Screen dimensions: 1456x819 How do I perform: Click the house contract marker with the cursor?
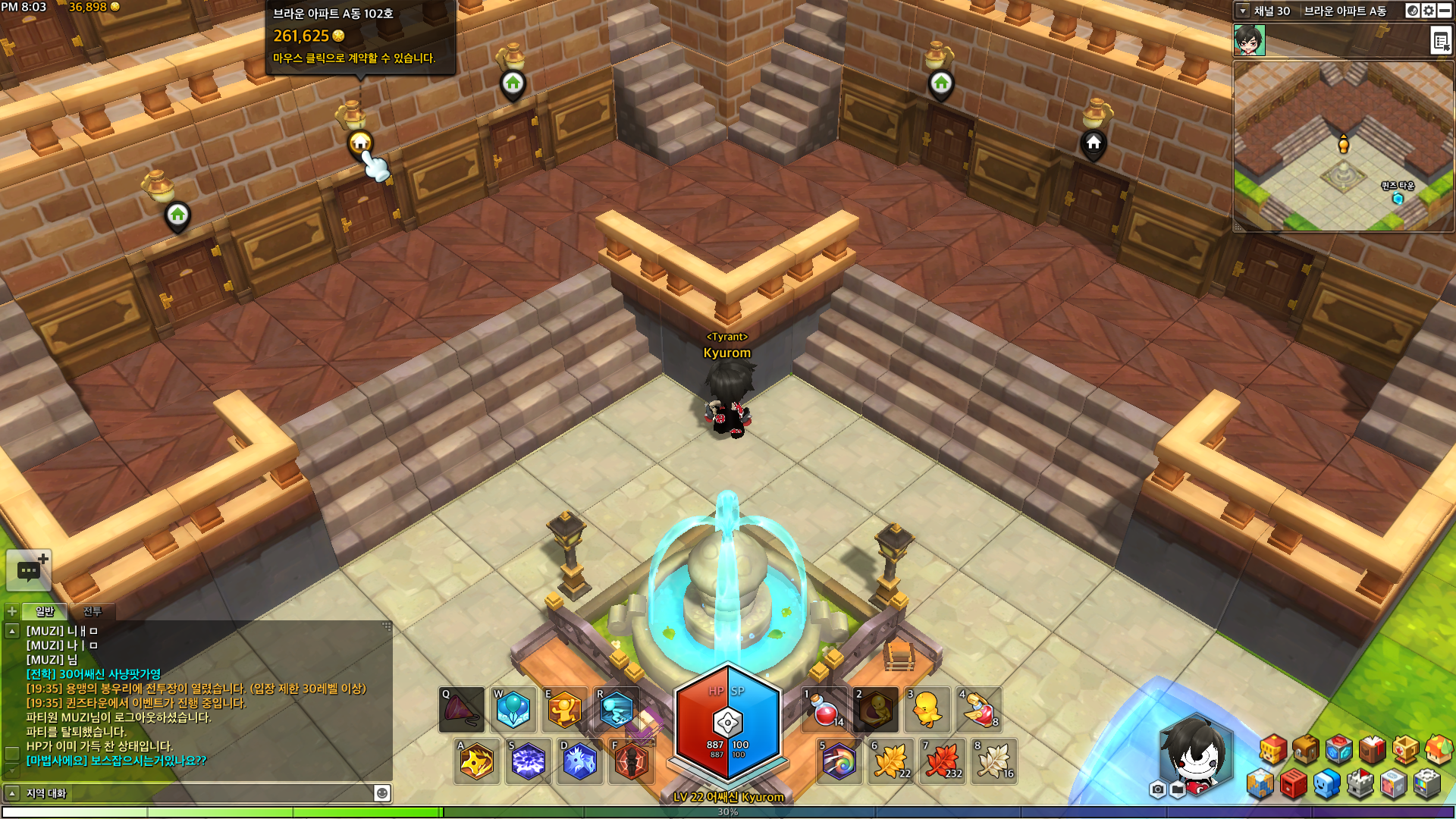pos(360,143)
